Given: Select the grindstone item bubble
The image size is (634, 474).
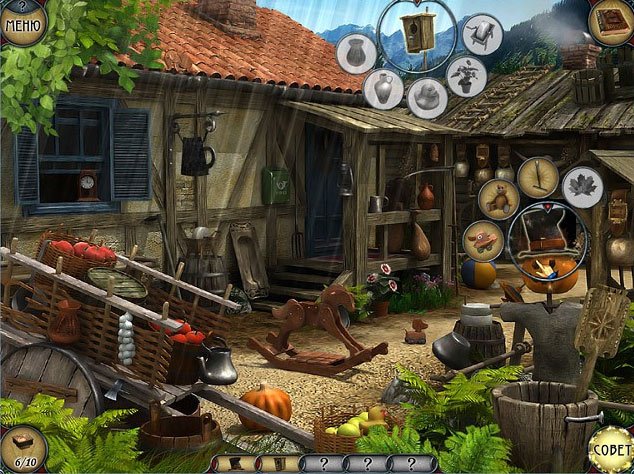Looking at the screenshot, I should point(483,34).
